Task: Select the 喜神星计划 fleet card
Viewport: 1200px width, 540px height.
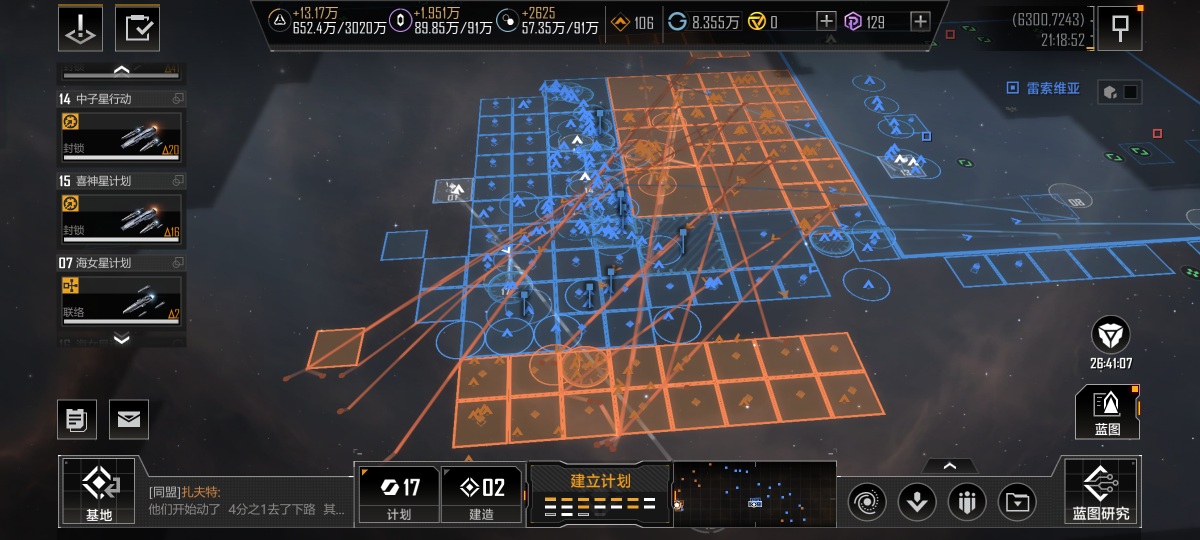Action: click(x=121, y=217)
